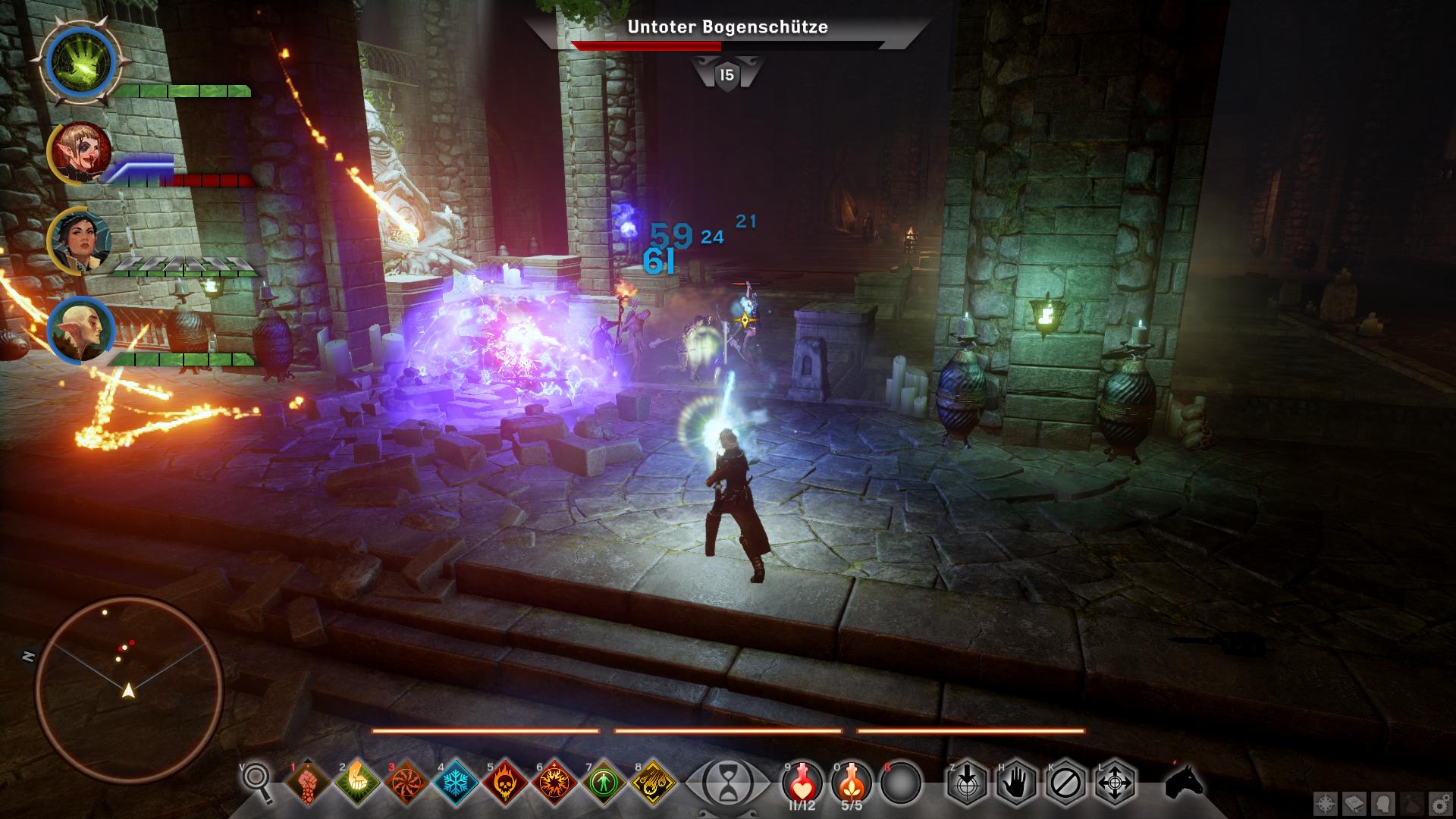
Task: Open the gear settings icon
Action: pos(1438,803)
